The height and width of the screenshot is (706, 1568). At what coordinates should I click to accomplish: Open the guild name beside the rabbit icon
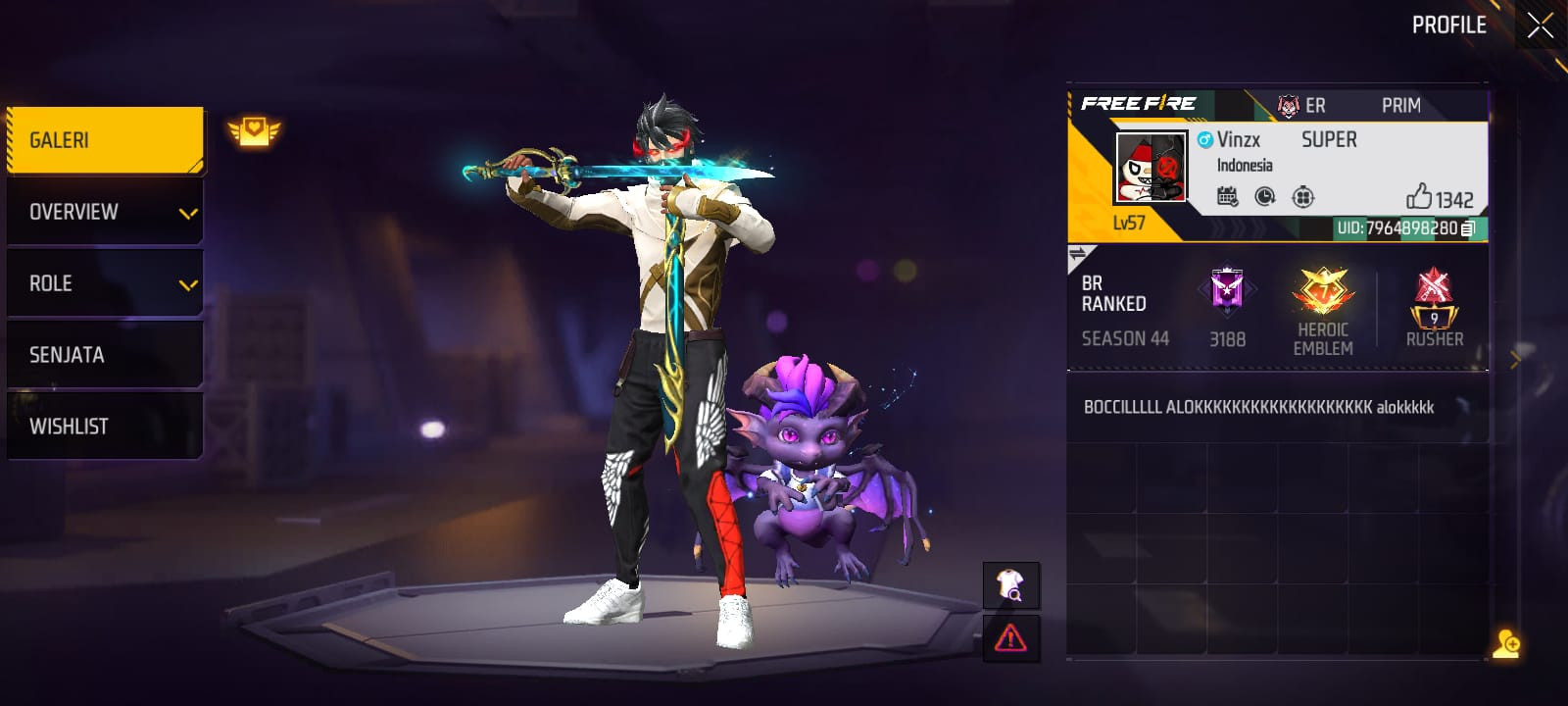point(1315,106)
